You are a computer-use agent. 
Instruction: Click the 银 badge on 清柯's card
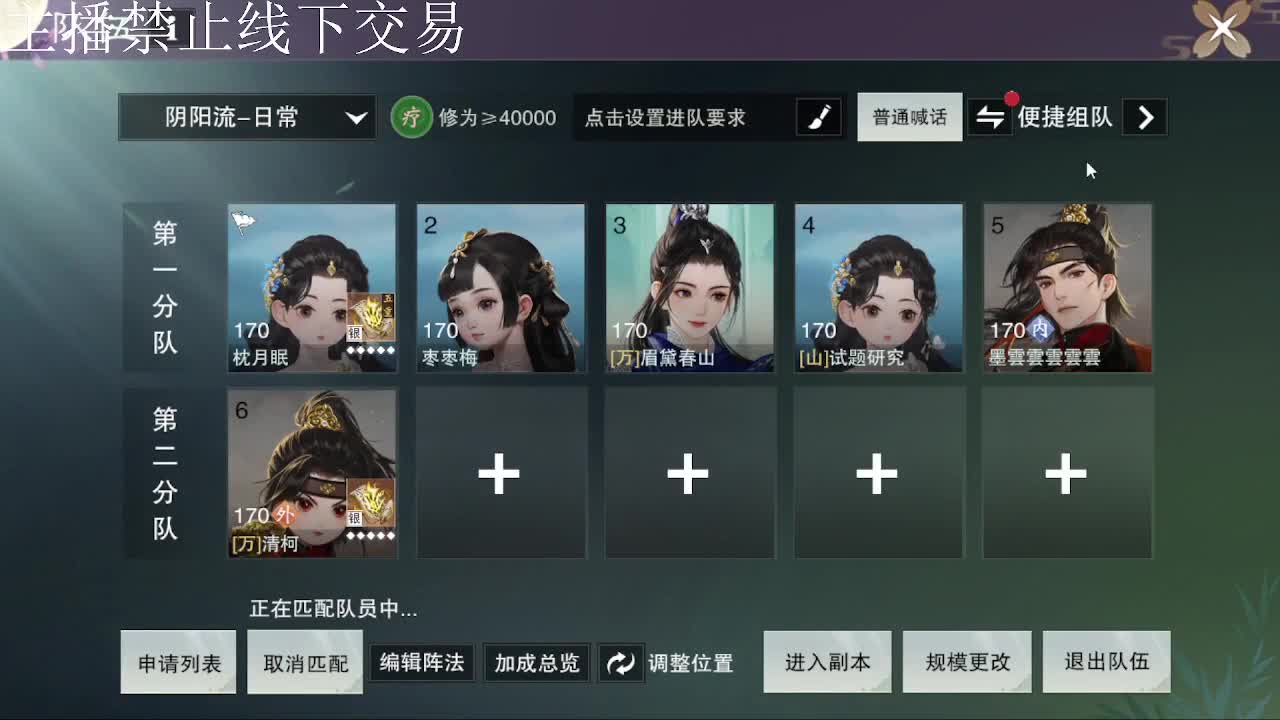pyautogui.click(x=354, y=519)
